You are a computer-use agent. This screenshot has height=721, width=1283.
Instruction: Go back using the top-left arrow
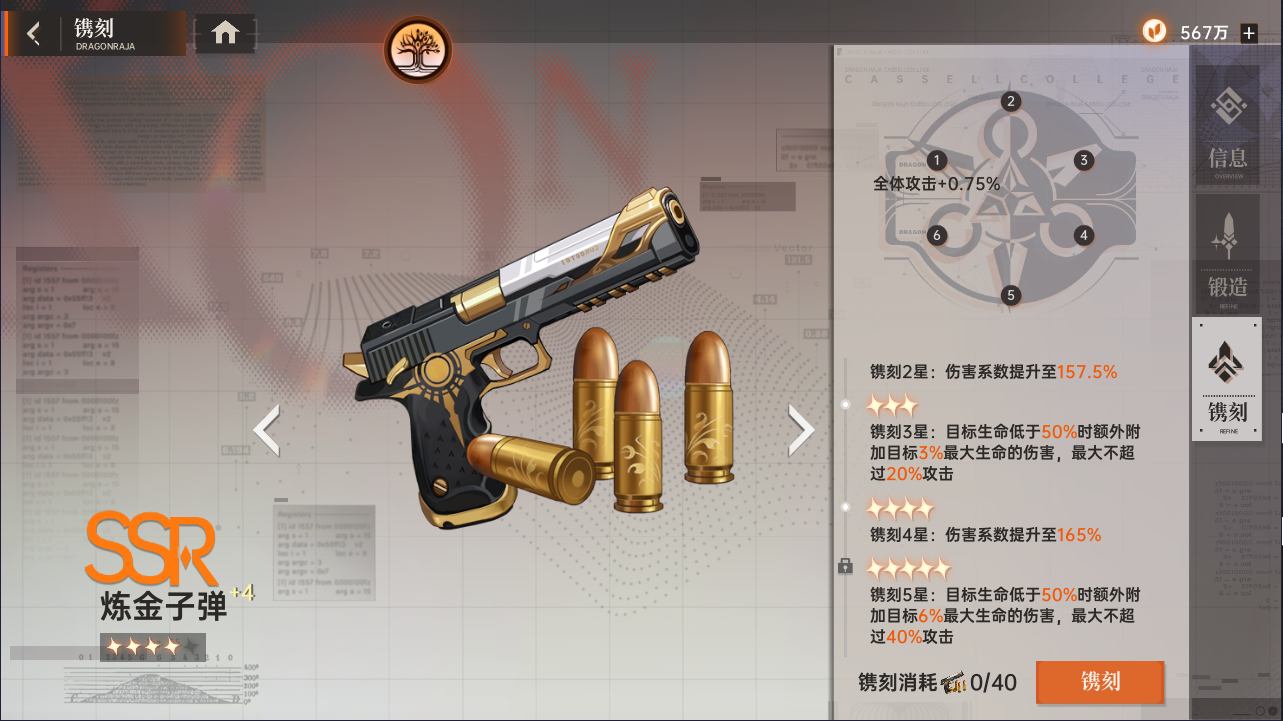pos(34,34)
